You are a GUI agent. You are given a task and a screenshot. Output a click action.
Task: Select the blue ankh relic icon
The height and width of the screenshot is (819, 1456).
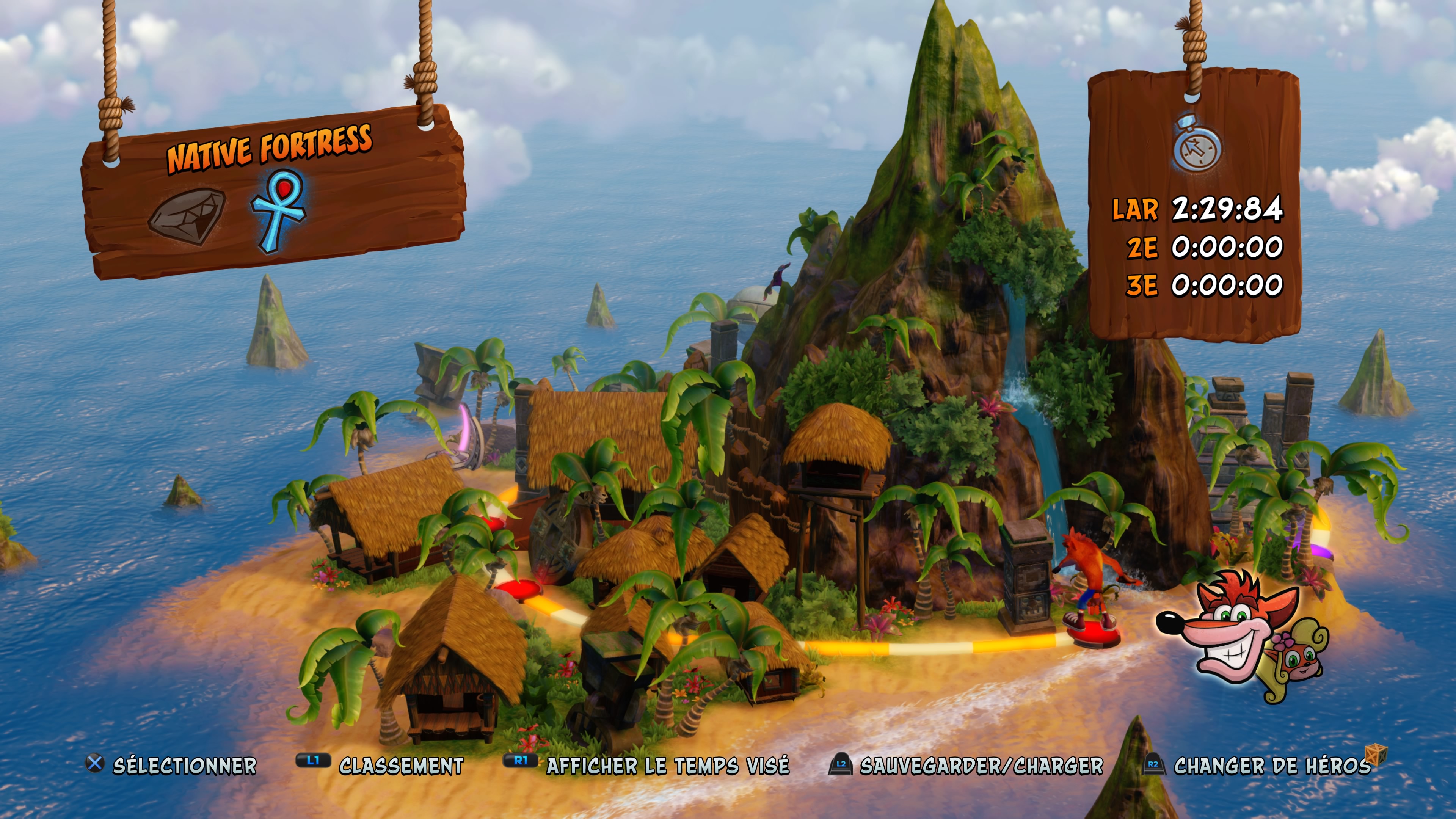click(278, 210)
